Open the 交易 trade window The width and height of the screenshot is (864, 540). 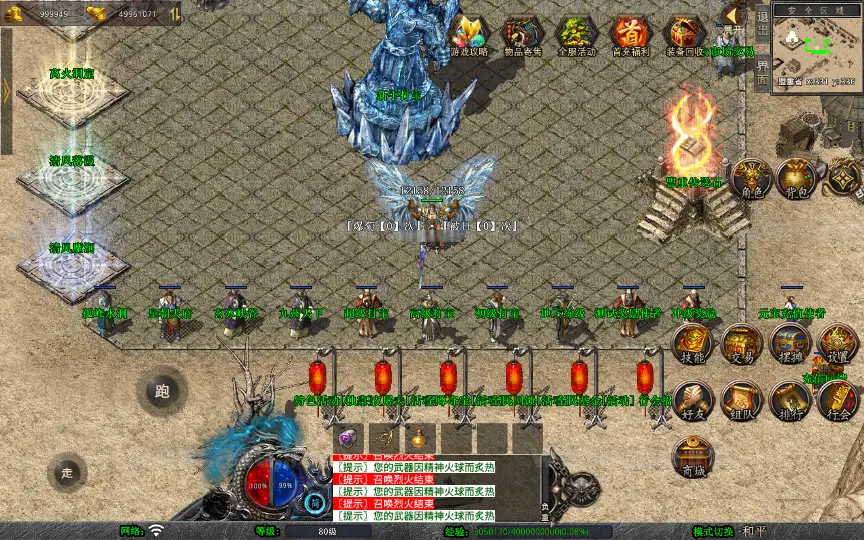click(741, 345)
